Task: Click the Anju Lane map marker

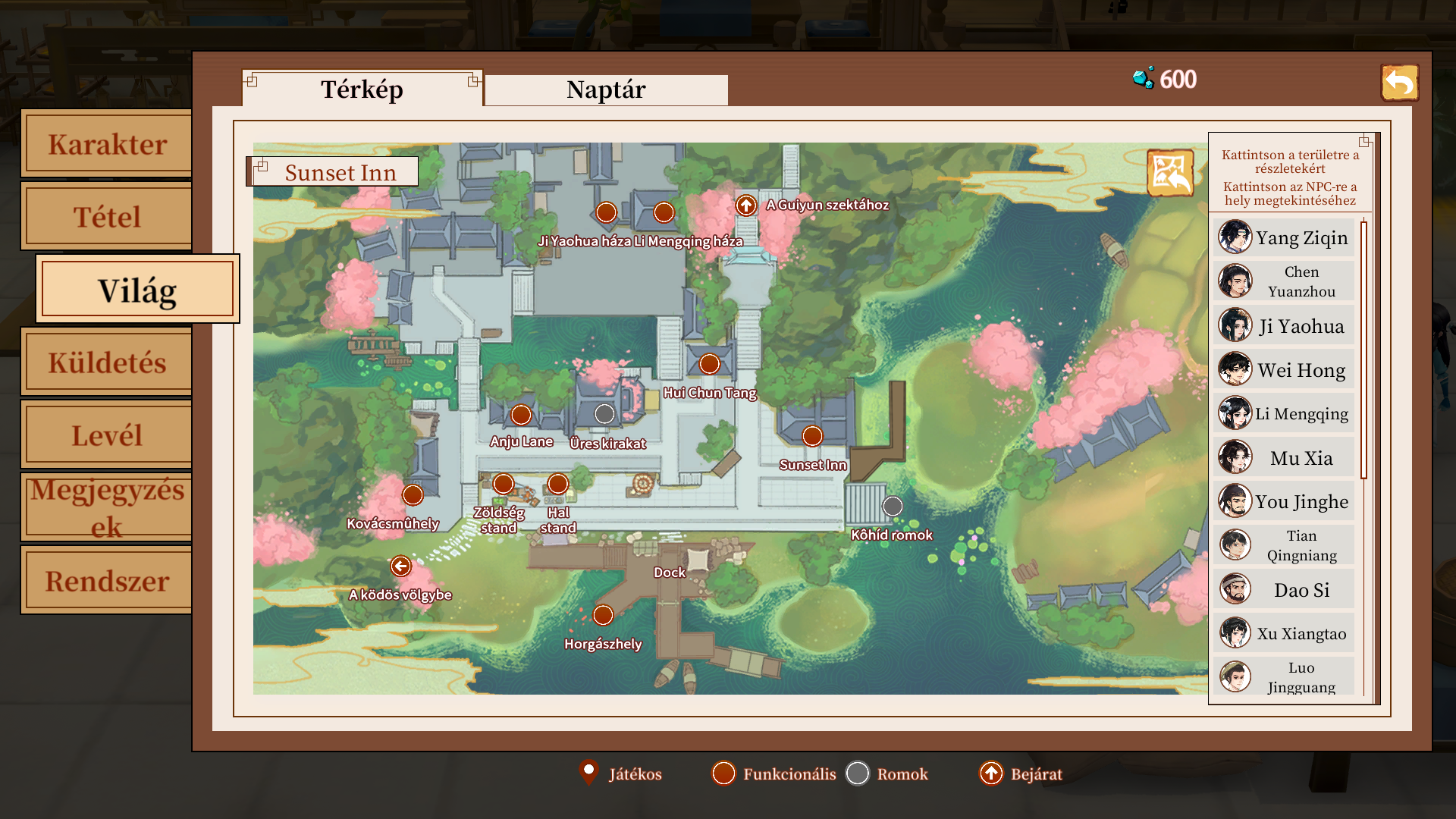Action: point(521,415)
